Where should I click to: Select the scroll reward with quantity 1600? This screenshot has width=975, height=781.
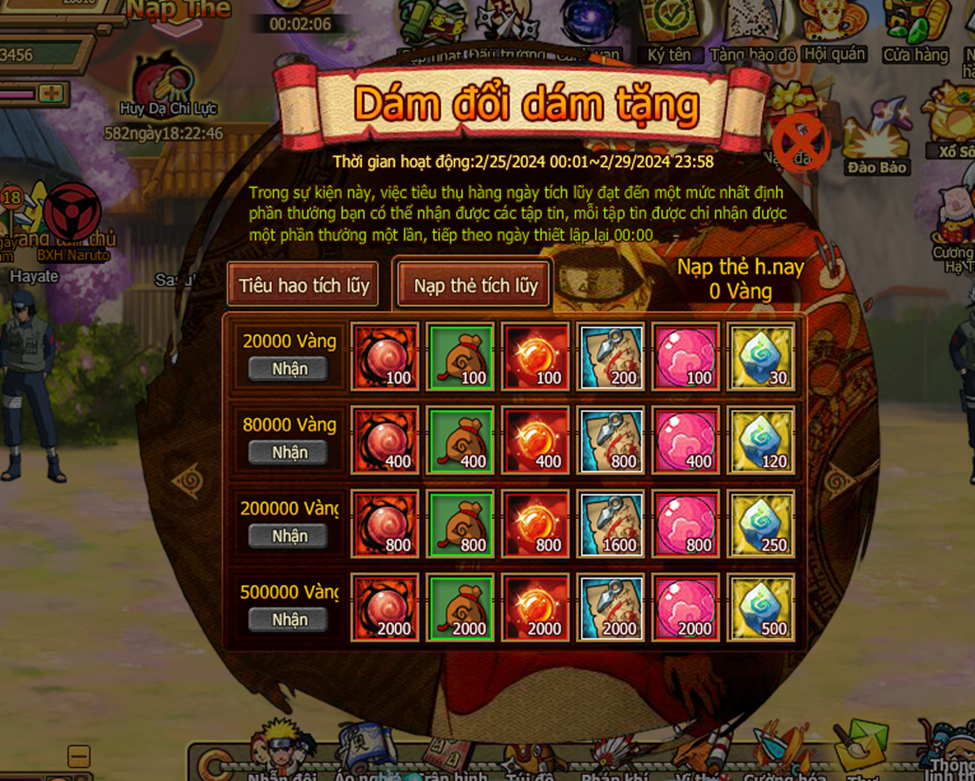(x=611, y=523)
